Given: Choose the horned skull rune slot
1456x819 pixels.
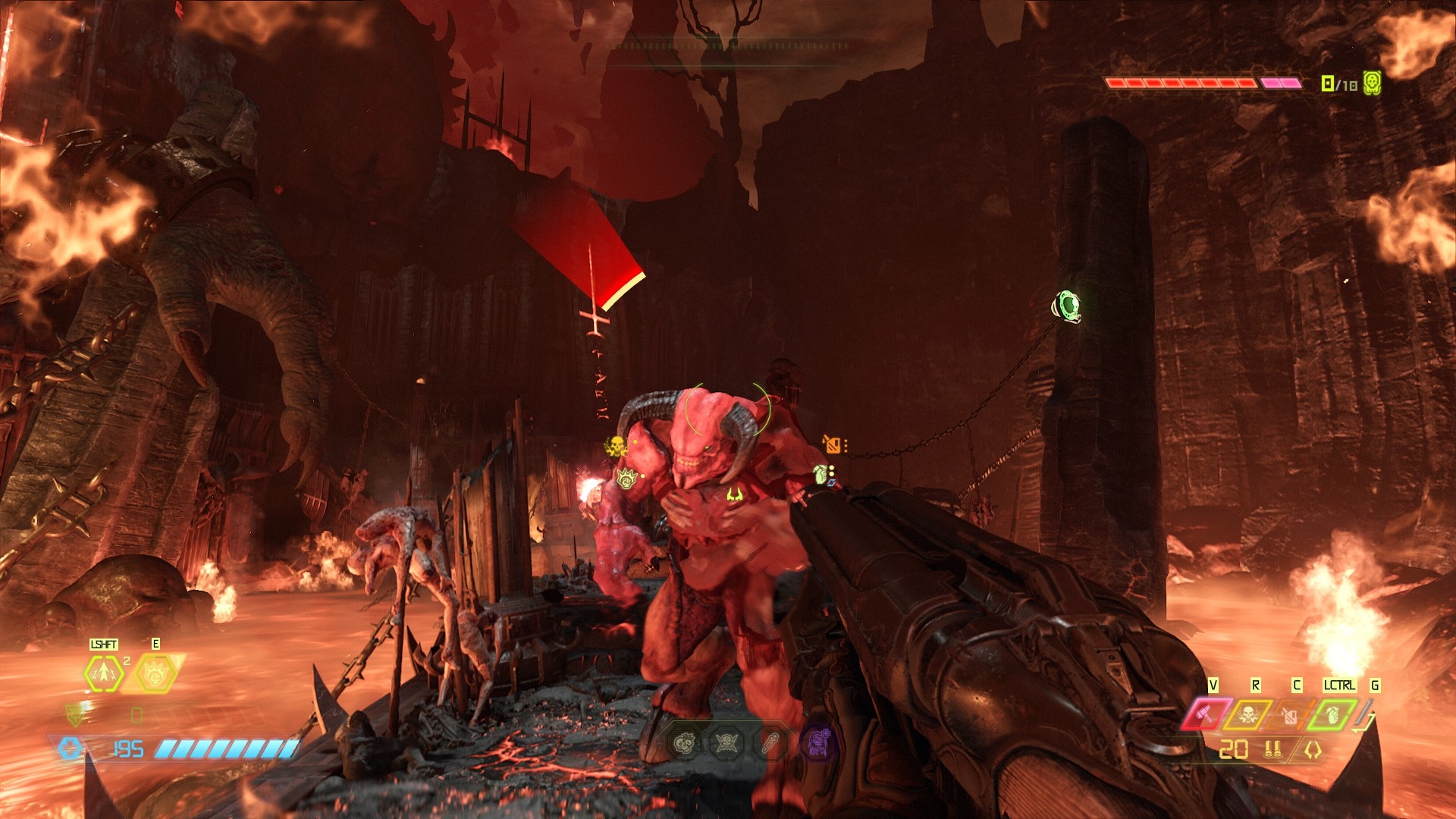Looking at the screenshot, I should click(727, 742).
